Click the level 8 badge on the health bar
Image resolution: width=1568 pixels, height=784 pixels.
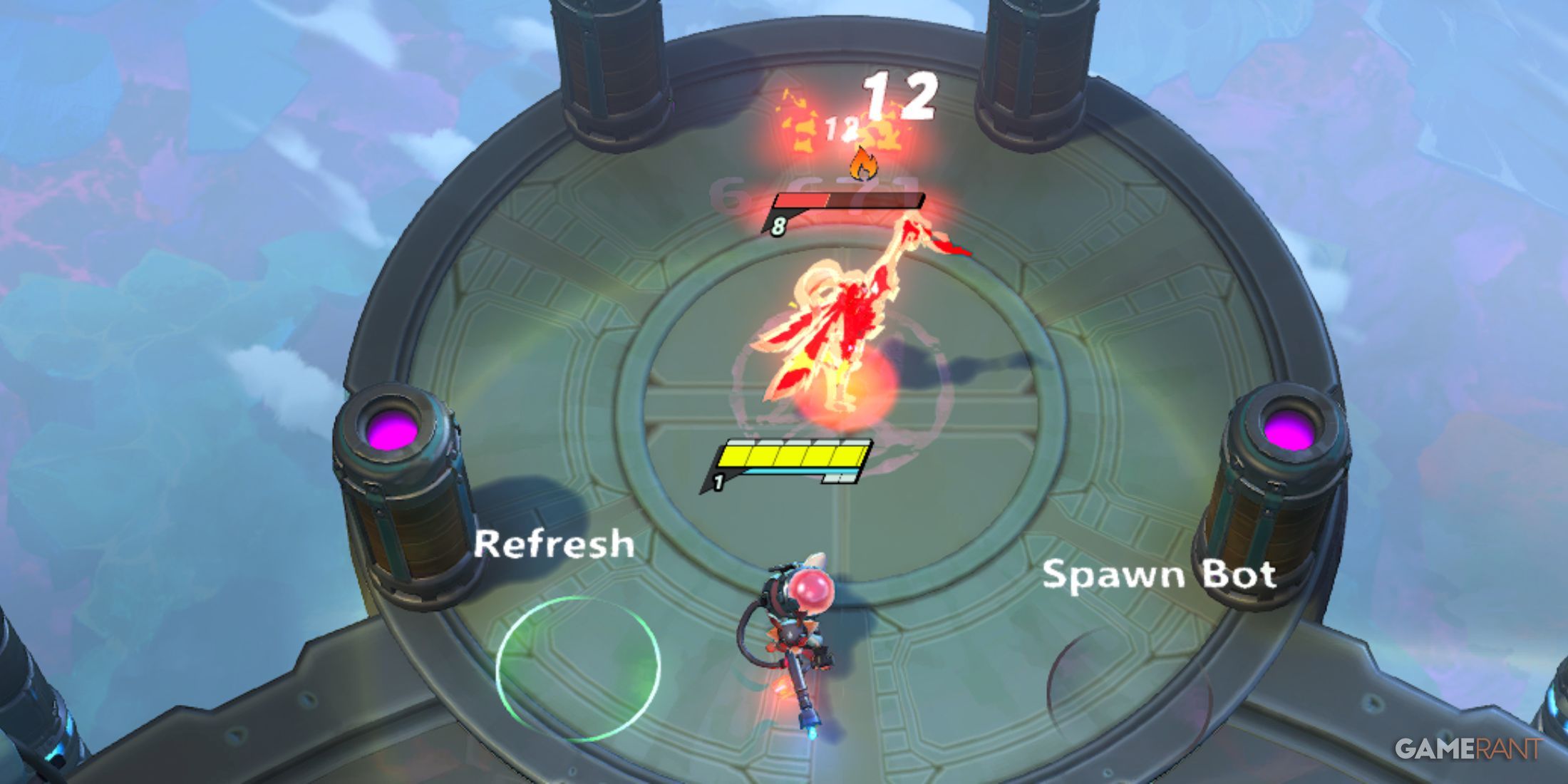point(780,226)
